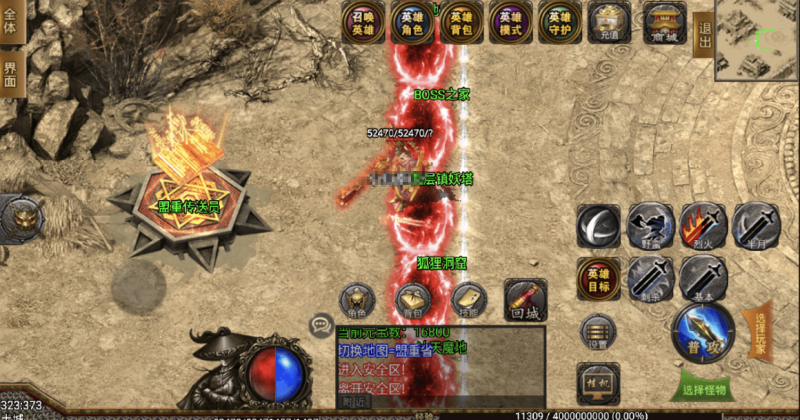The width and height of the screenshot is (800, 420).
Task: Open the 技能 skills scroll icon
Action: 468,300
